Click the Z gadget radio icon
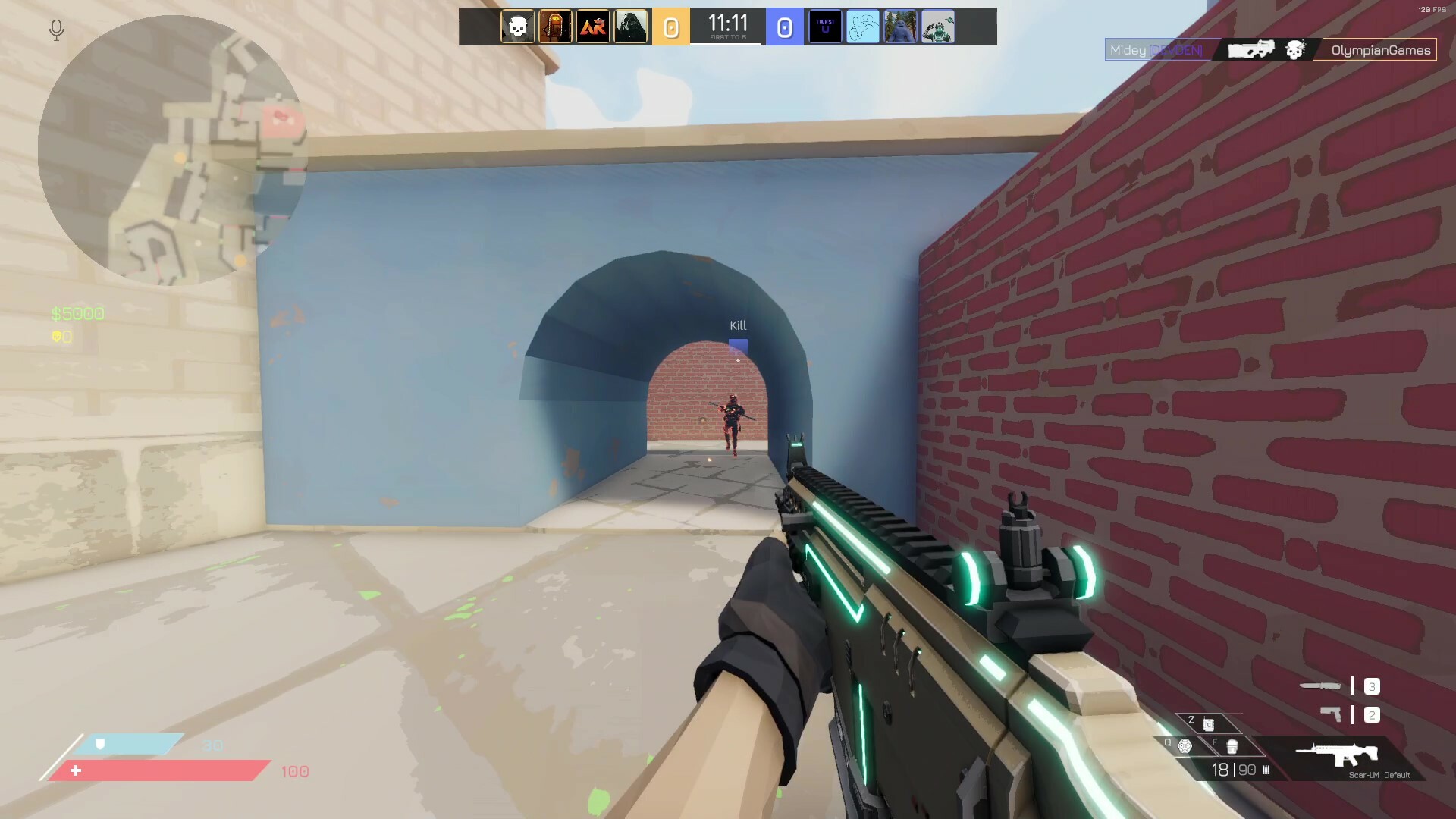 point(1209,724)
